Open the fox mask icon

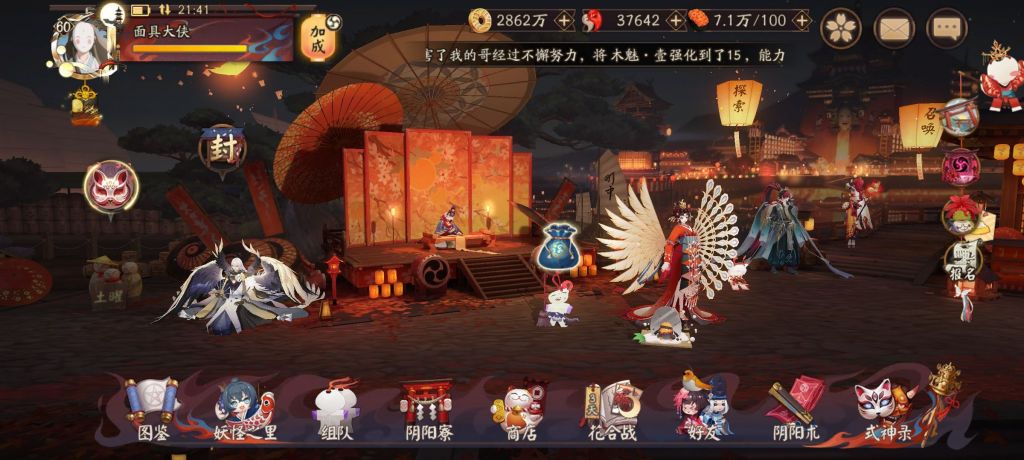coord(111,187)
